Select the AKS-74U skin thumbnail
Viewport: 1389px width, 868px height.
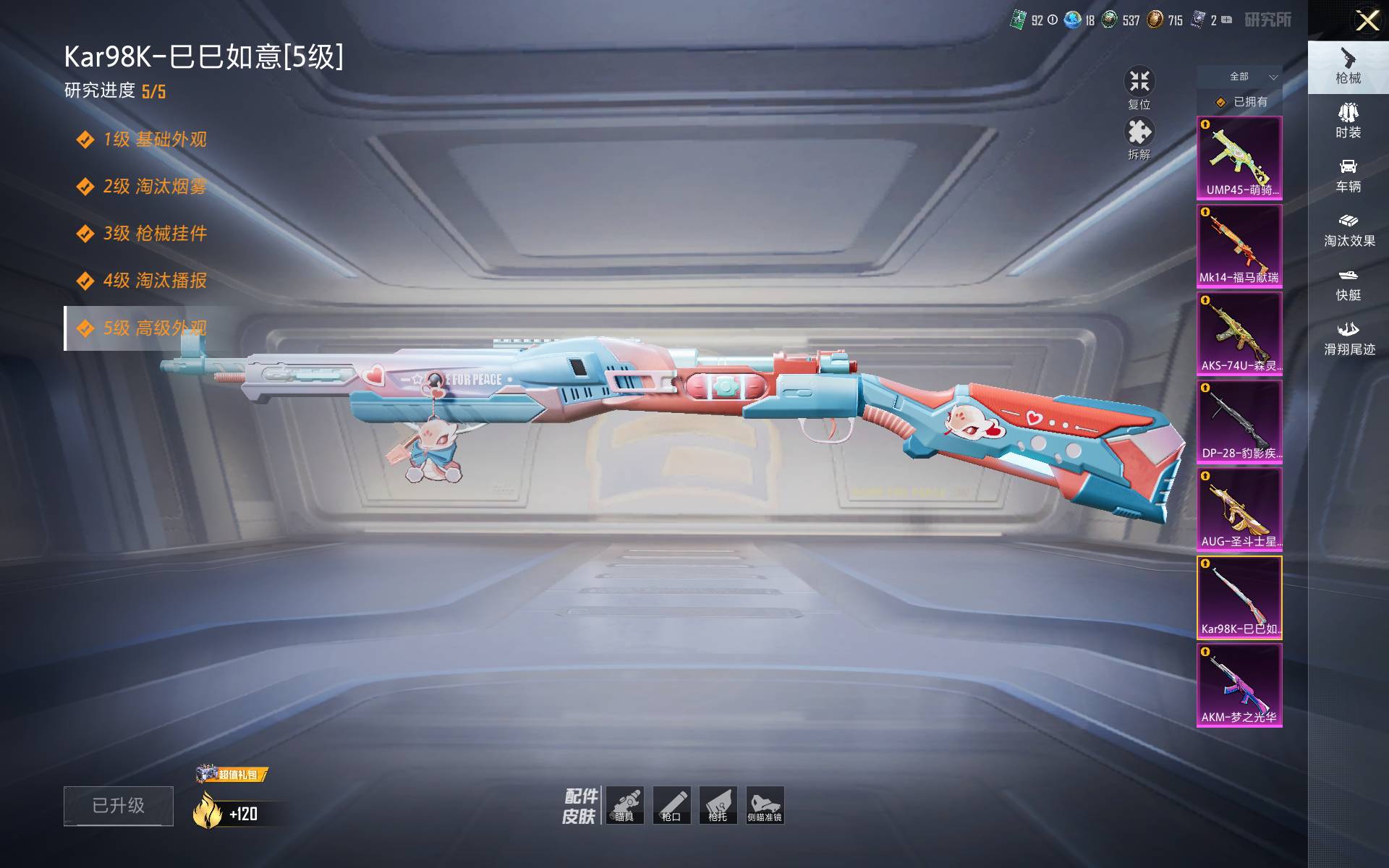point(1239,333)
